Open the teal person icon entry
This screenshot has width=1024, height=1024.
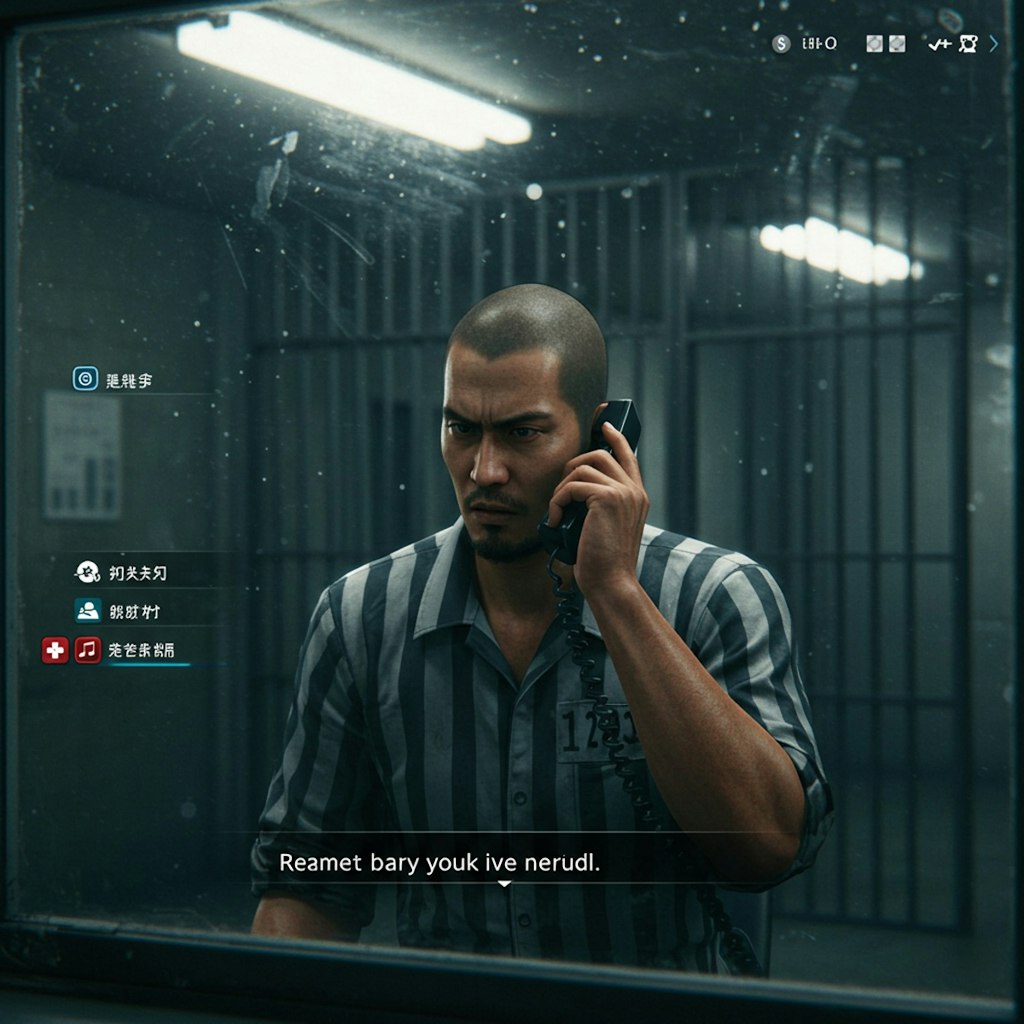click(x=87, y=611)
